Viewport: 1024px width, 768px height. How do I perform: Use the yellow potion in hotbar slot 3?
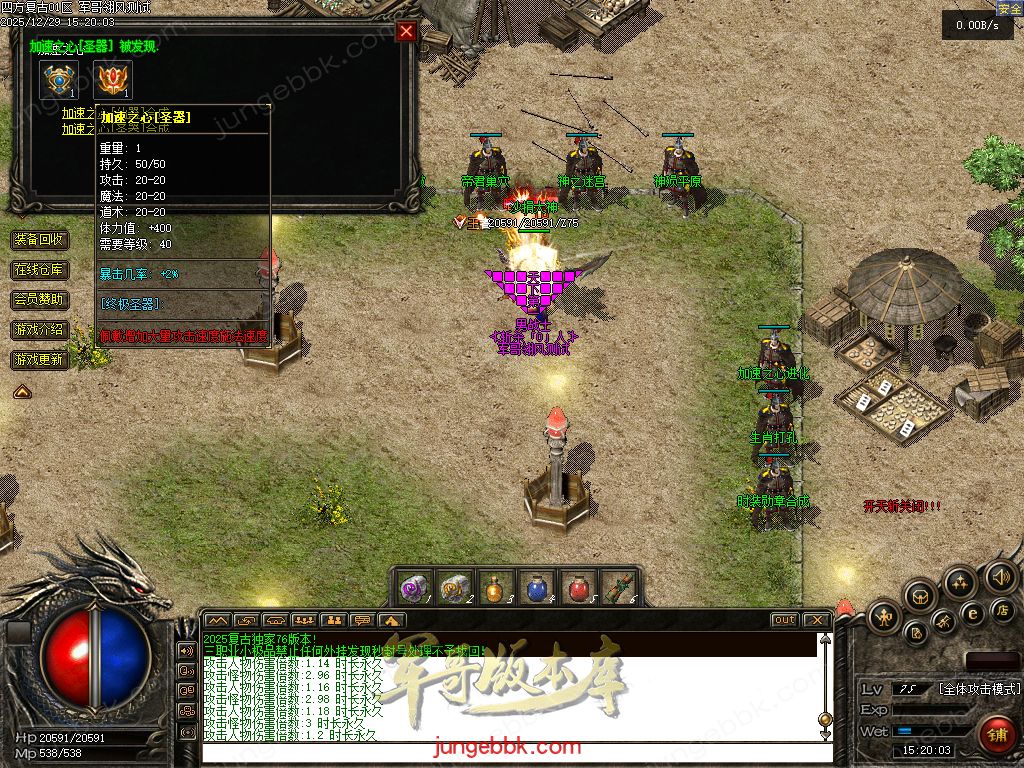click(496, 587)
